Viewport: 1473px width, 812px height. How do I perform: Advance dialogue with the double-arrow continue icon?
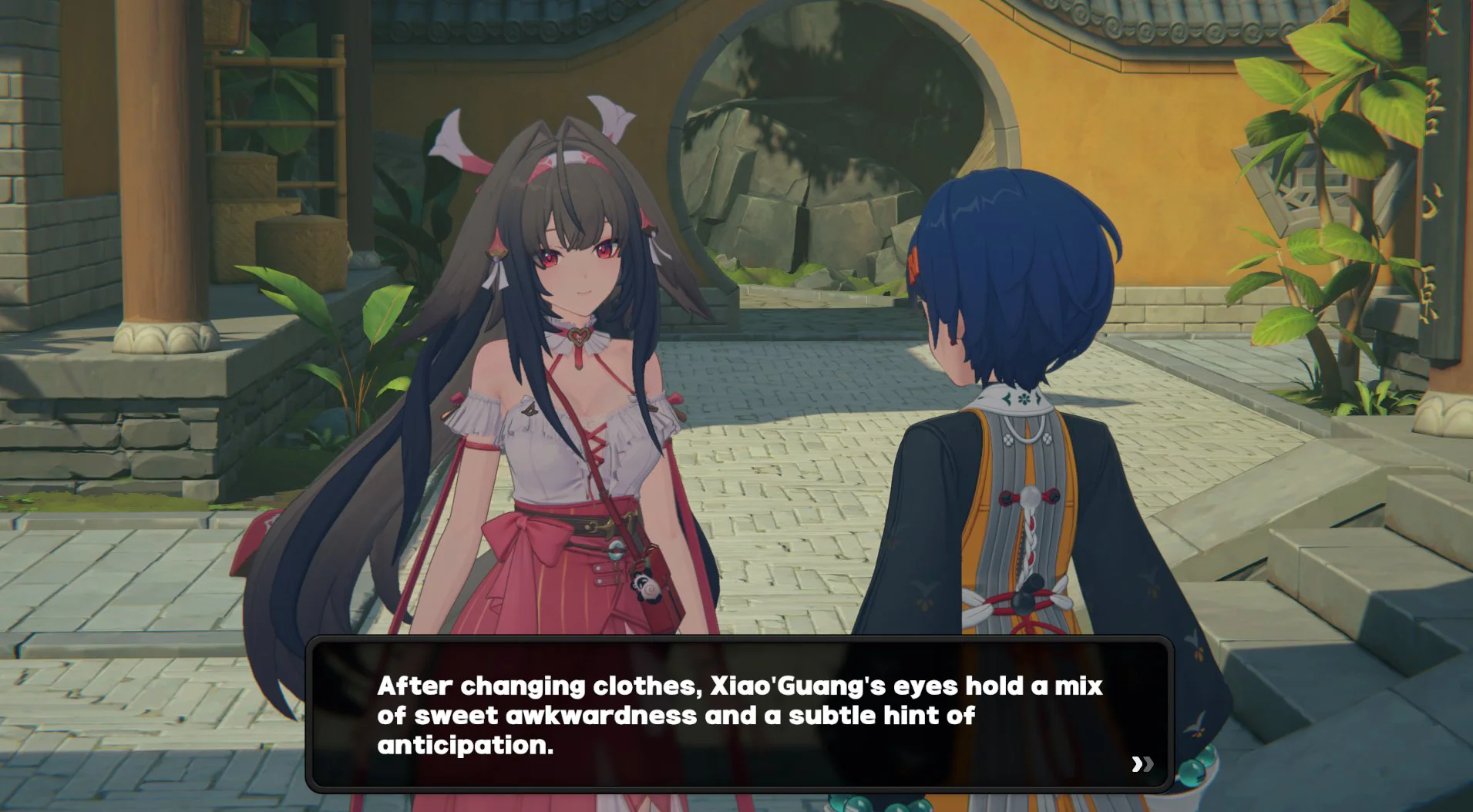coord(1142,763)
